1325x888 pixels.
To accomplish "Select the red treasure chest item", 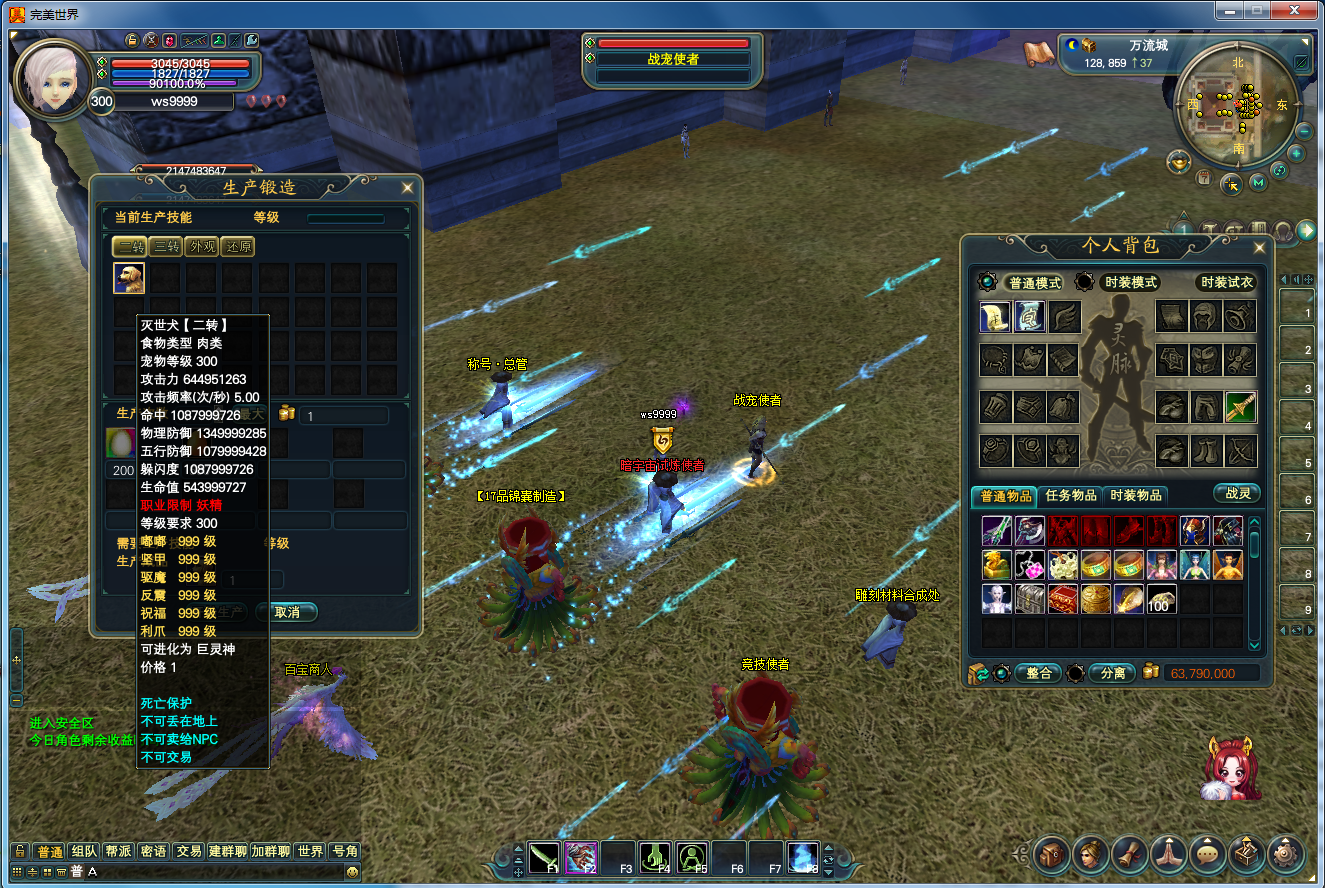I will point(1062,598).
